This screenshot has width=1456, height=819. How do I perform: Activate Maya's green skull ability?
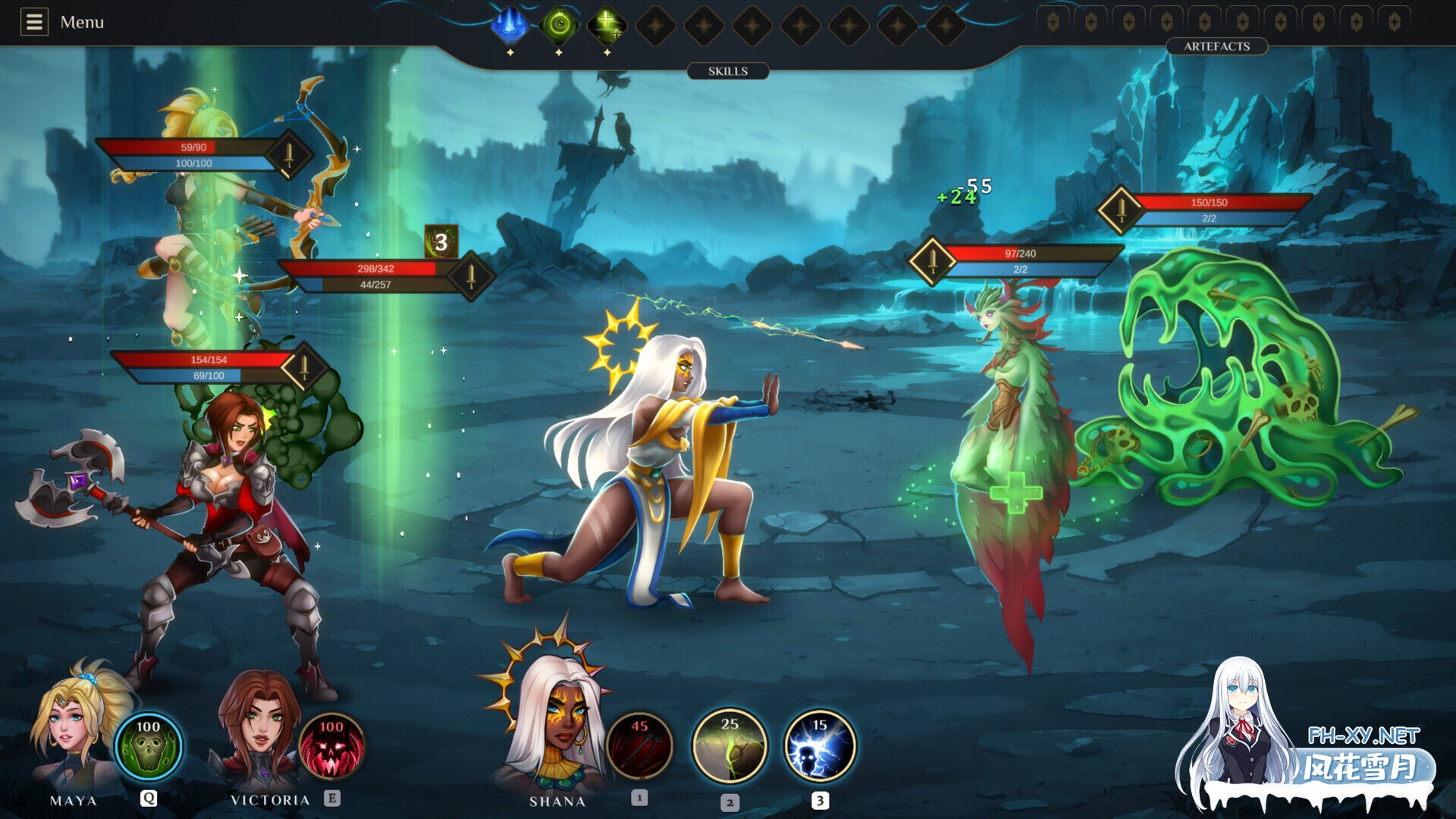[149, 747]
